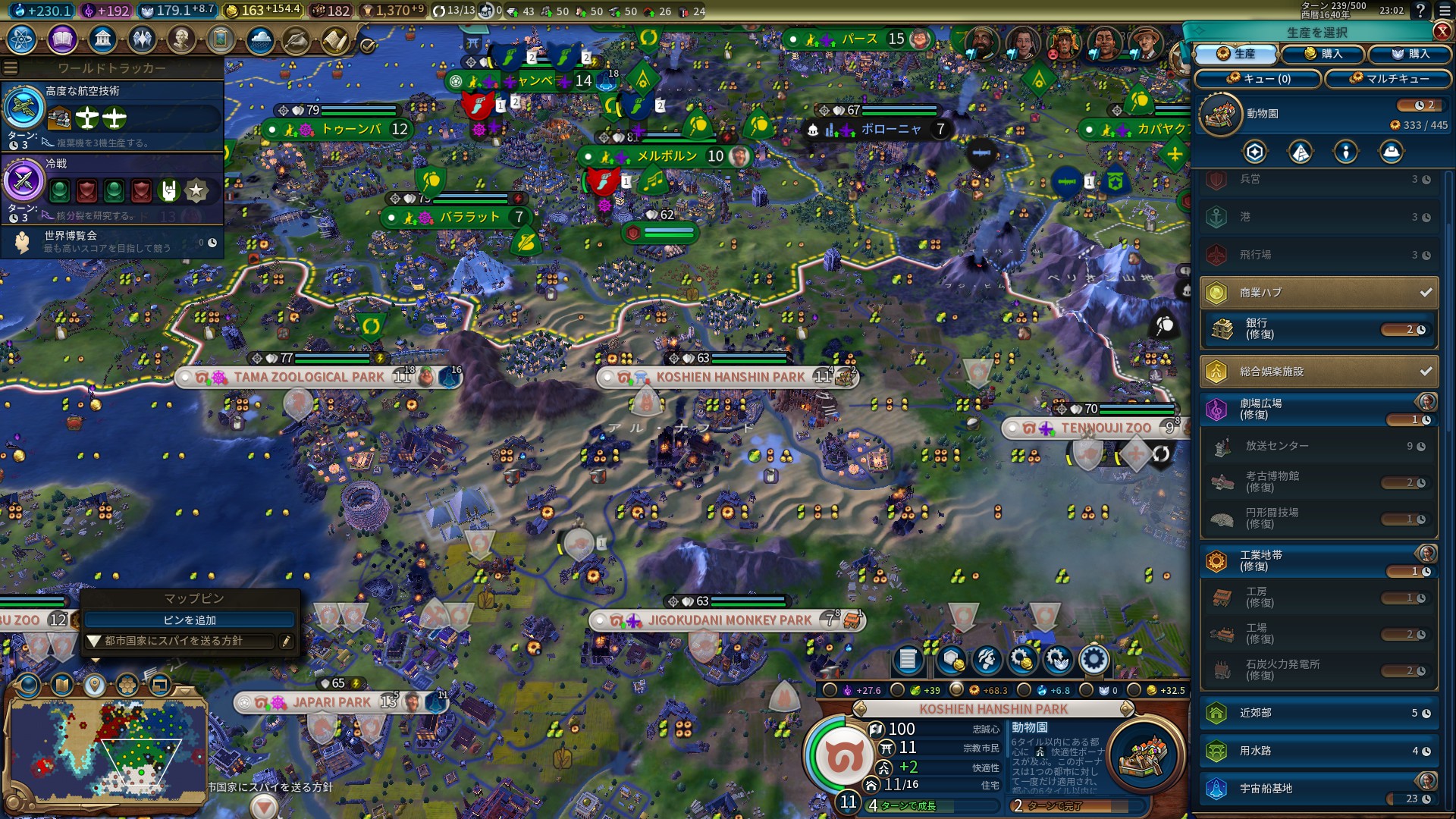The height and width of the screenshot is (819, 1456).
Task: Select the 宇宙船基地 spaceport district
Action: point(1319,789)
